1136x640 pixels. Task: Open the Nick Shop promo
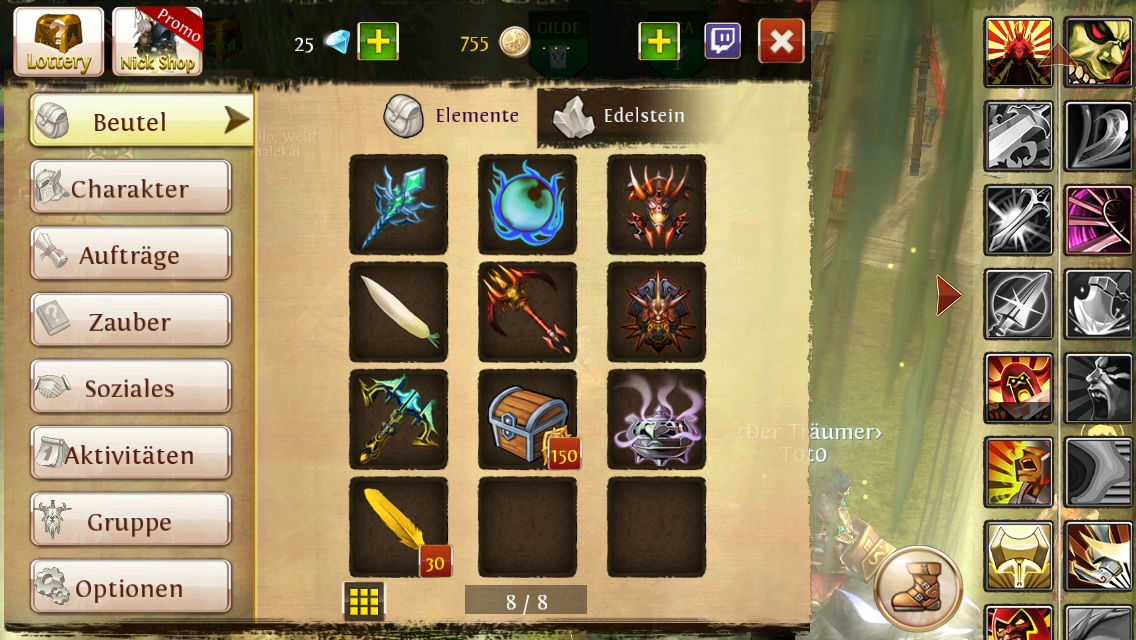(x=157, y=42)
